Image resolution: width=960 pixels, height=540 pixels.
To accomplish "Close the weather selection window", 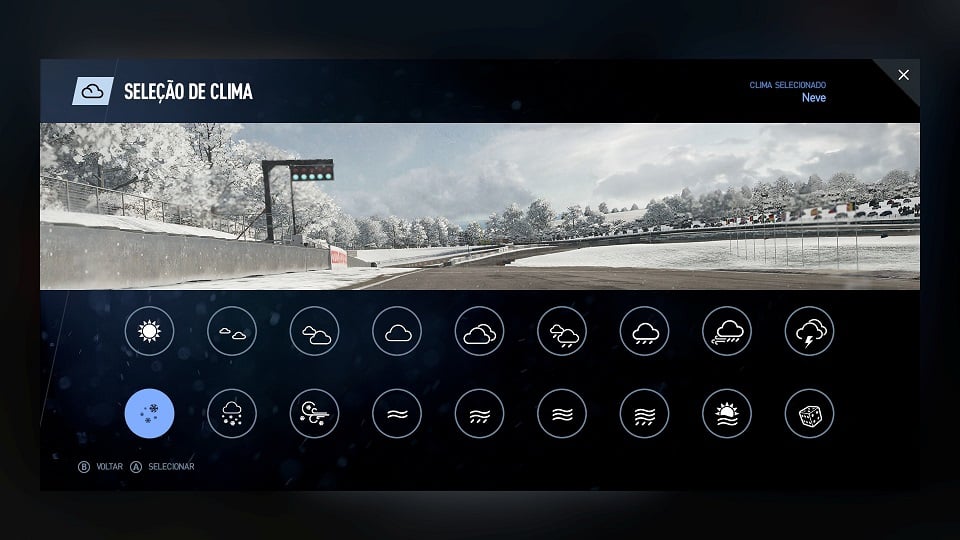I will 904,75.
